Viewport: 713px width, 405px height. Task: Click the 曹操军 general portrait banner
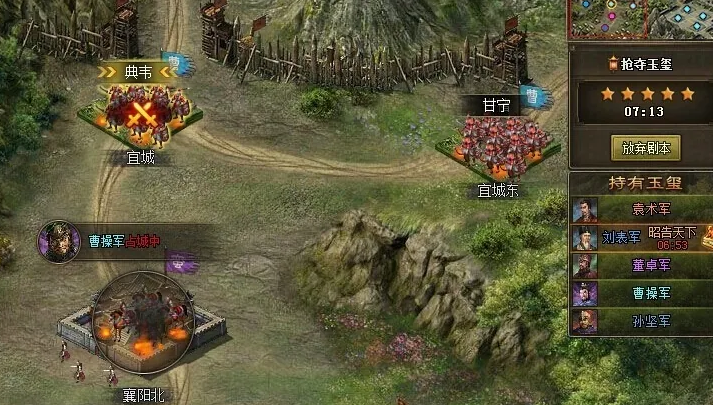pos(60,241)
